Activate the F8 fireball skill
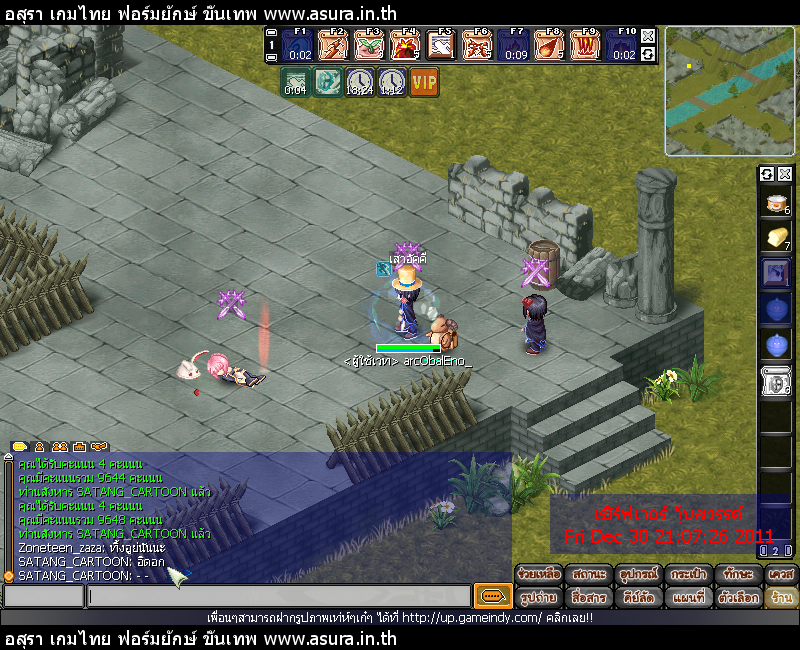800x650 pixels. point(549,45)
